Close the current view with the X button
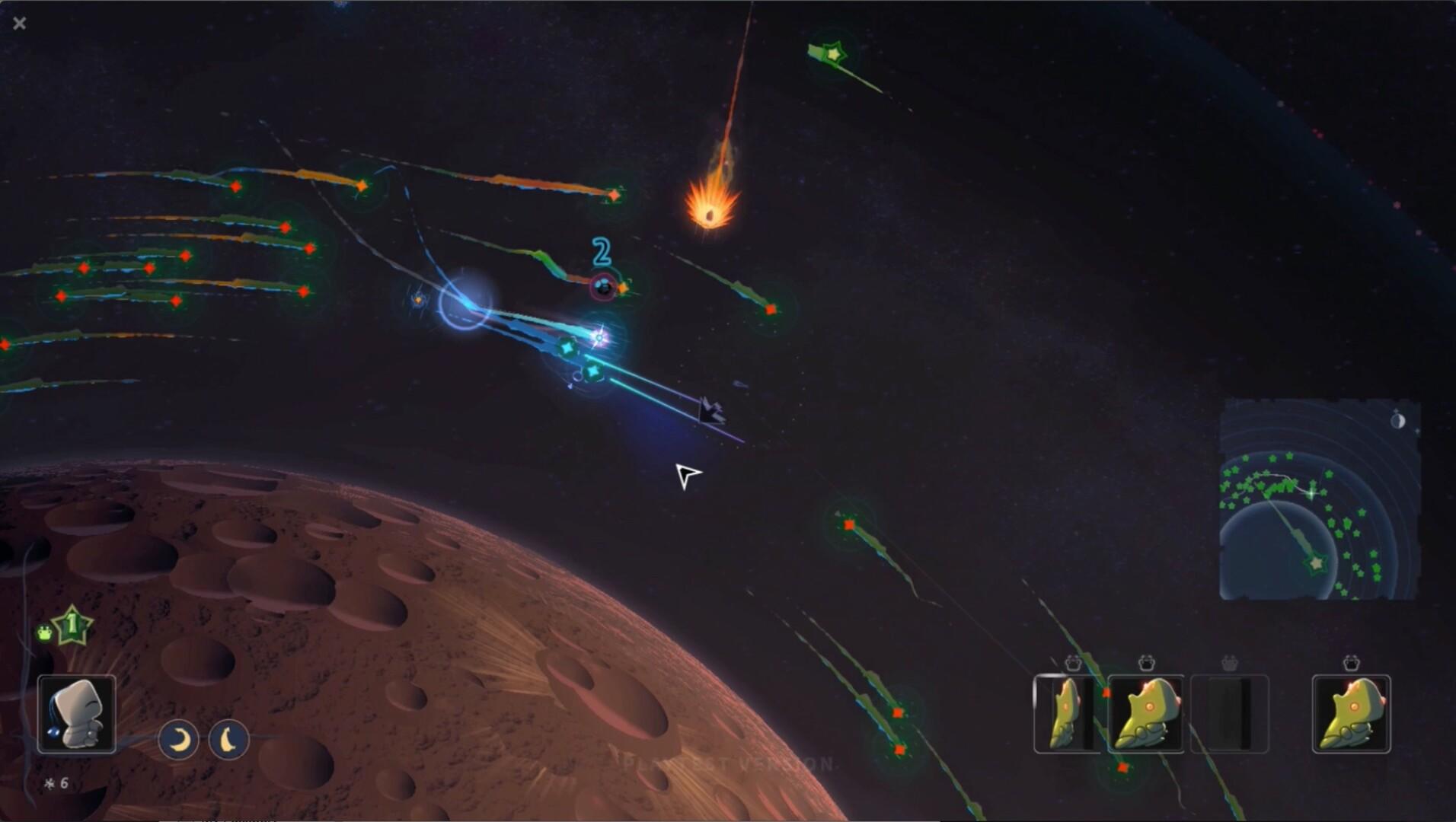1456x822 pixels. tap(19, 23)
